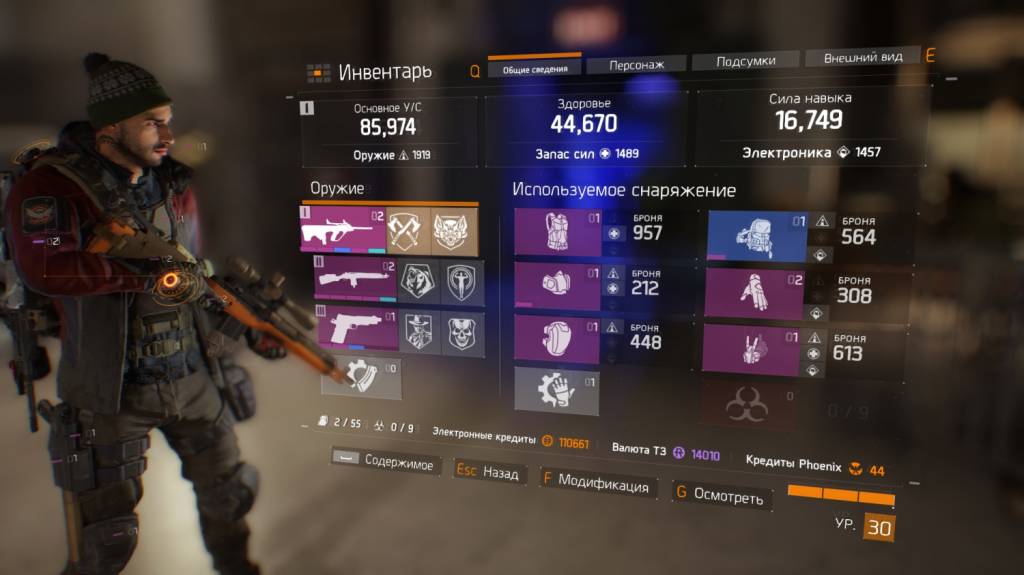The height and width of the screenshot is (575, 1024).
Task: Choose the mask gear slot (212)
Action: click(x=557, y=287)
